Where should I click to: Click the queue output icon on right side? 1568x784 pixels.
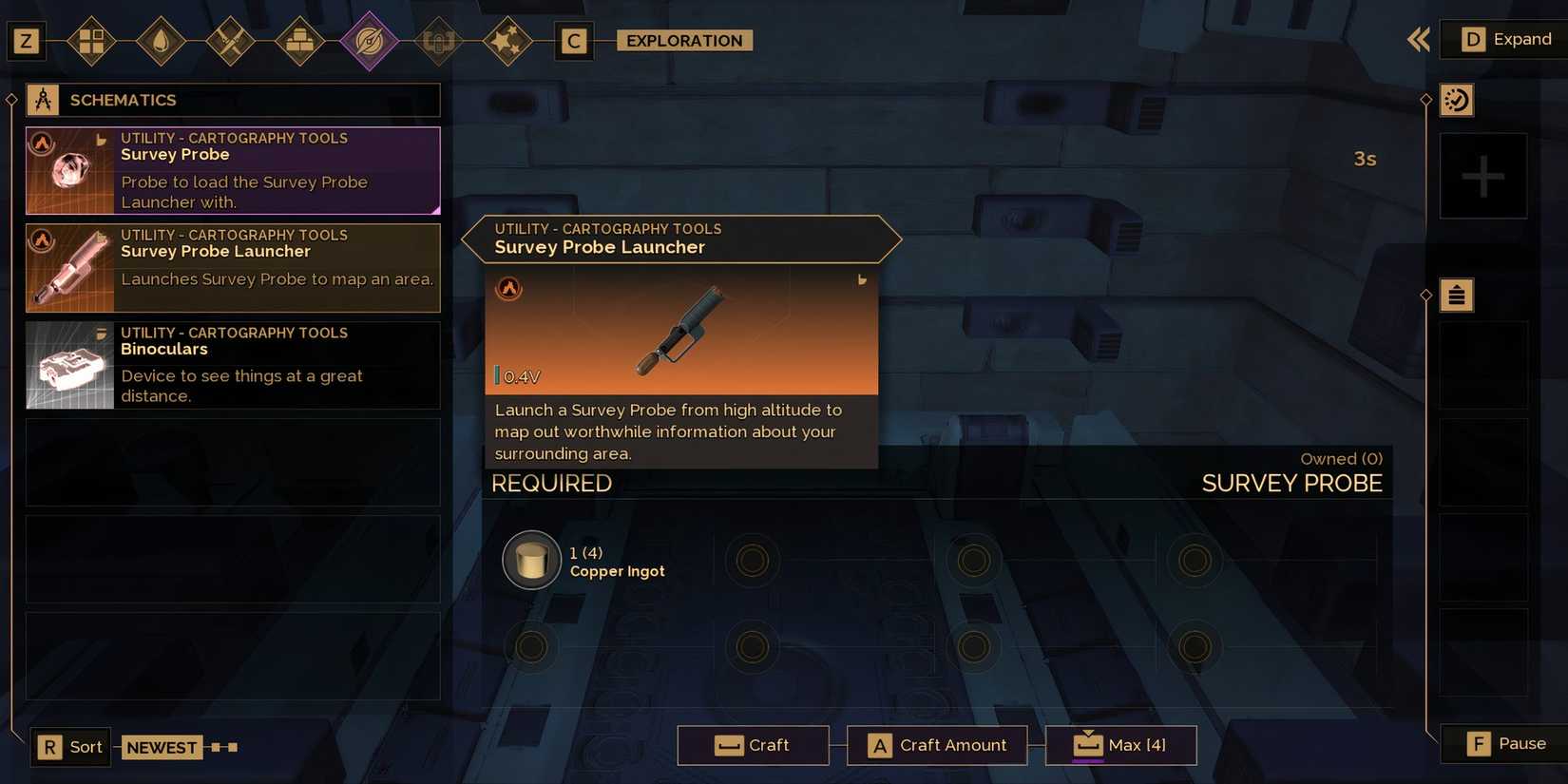point(1457,295)
